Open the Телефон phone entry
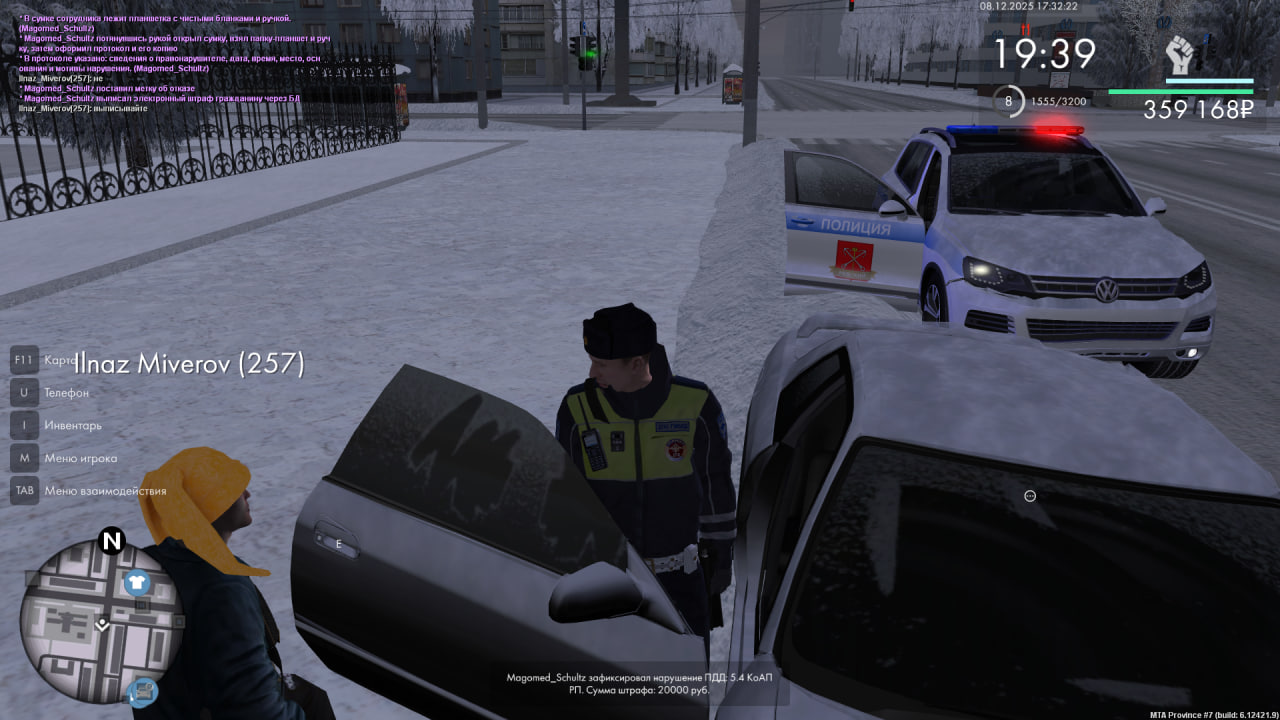The width and height of the screenshot is (1280, 720). [x=66, y=393]
